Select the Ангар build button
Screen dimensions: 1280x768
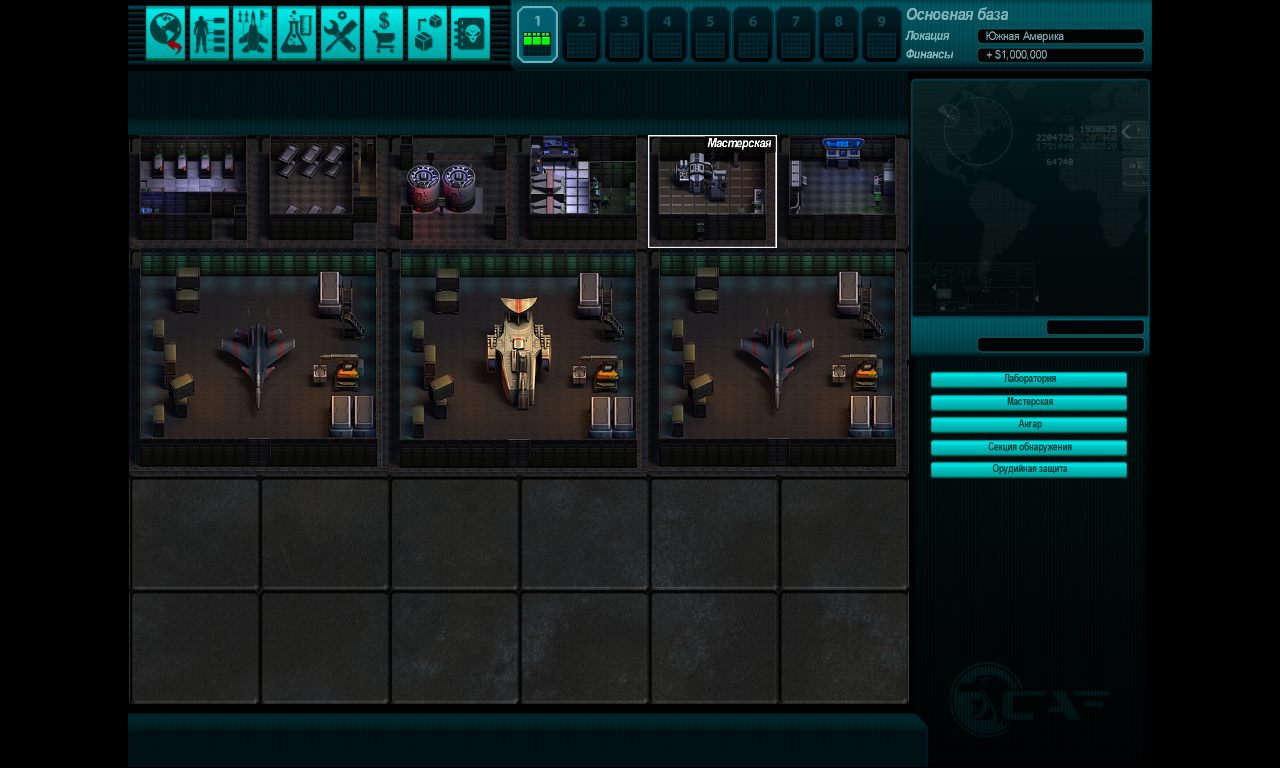point(1029,425)
